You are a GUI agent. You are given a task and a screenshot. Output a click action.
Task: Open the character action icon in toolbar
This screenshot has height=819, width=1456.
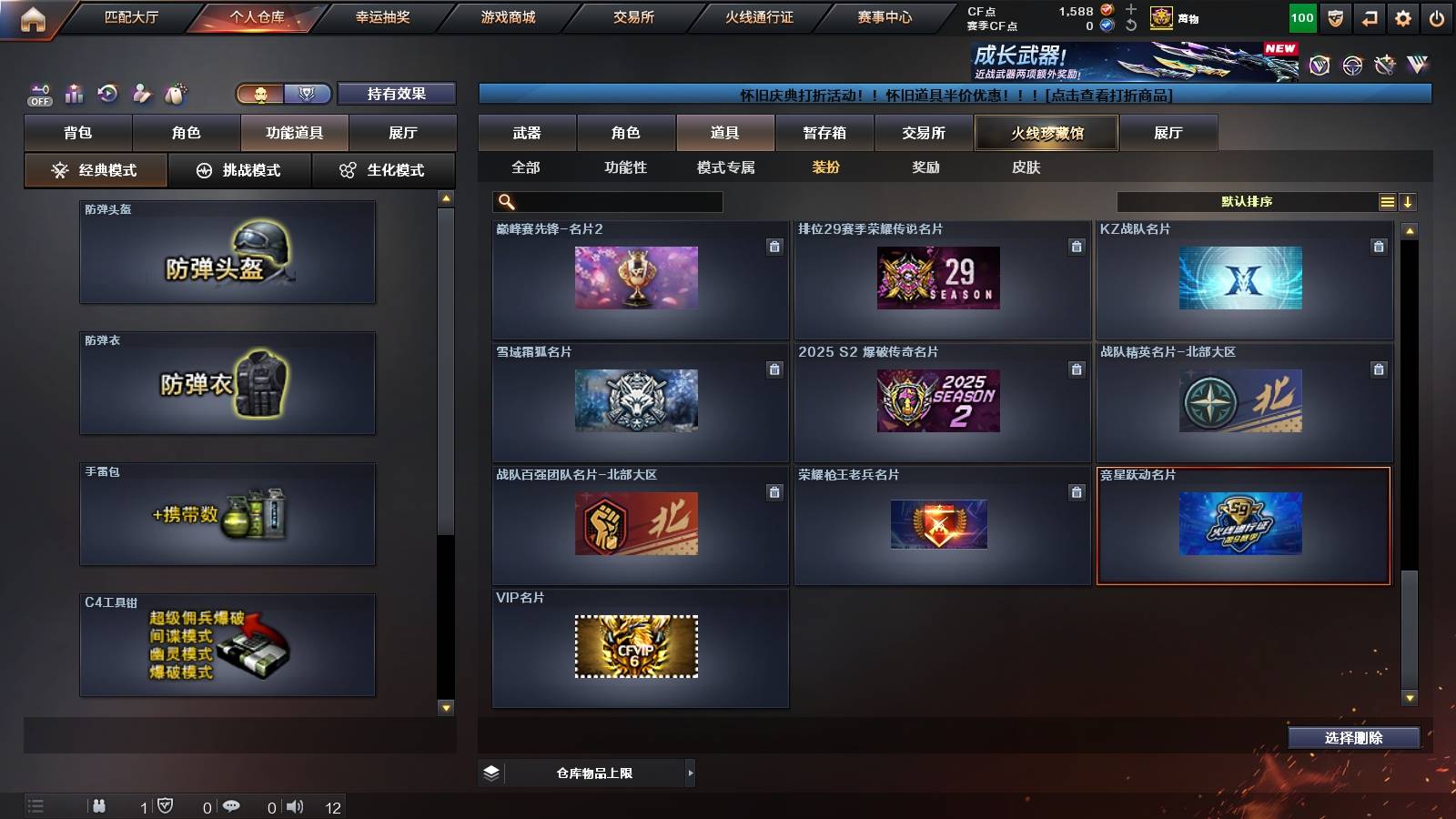pyautogui.click(x=142, y=93)
